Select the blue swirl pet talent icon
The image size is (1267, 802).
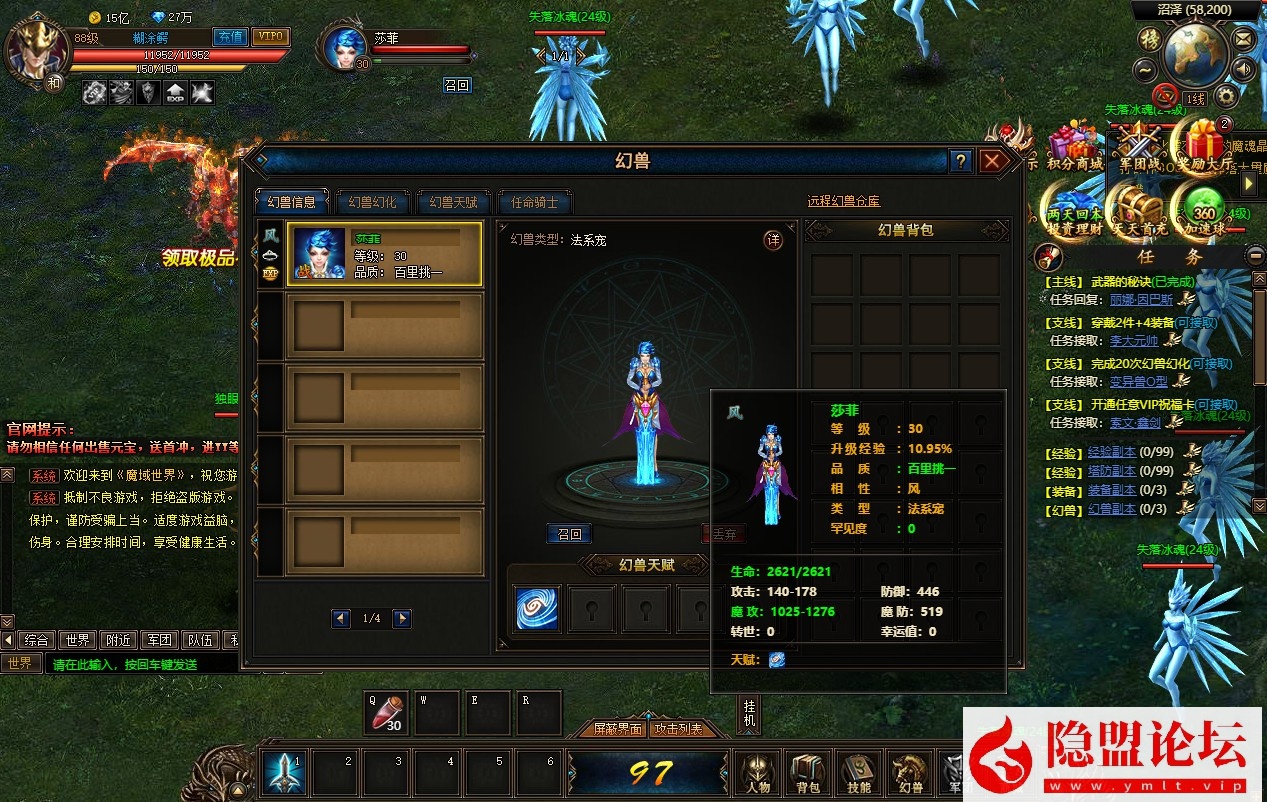(x=538, y=608)
